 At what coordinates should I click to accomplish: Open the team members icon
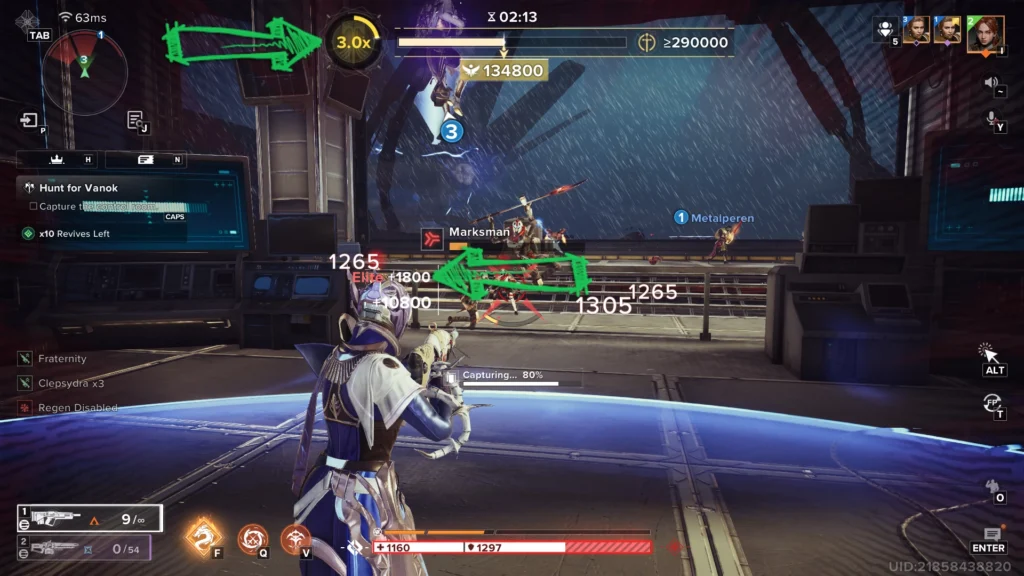(x=884, y=28)
